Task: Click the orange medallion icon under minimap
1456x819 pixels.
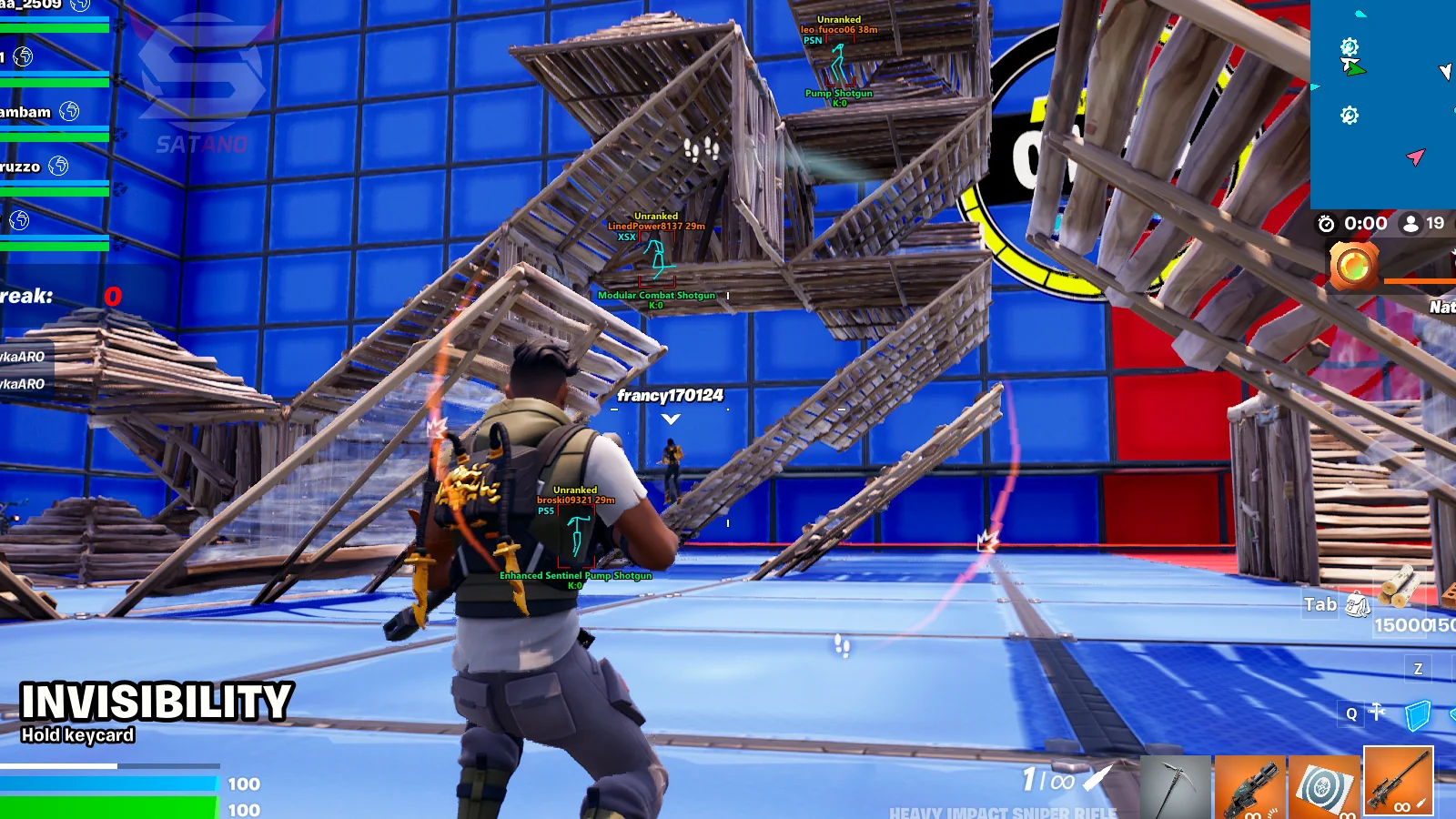Action: point(1353,266)
